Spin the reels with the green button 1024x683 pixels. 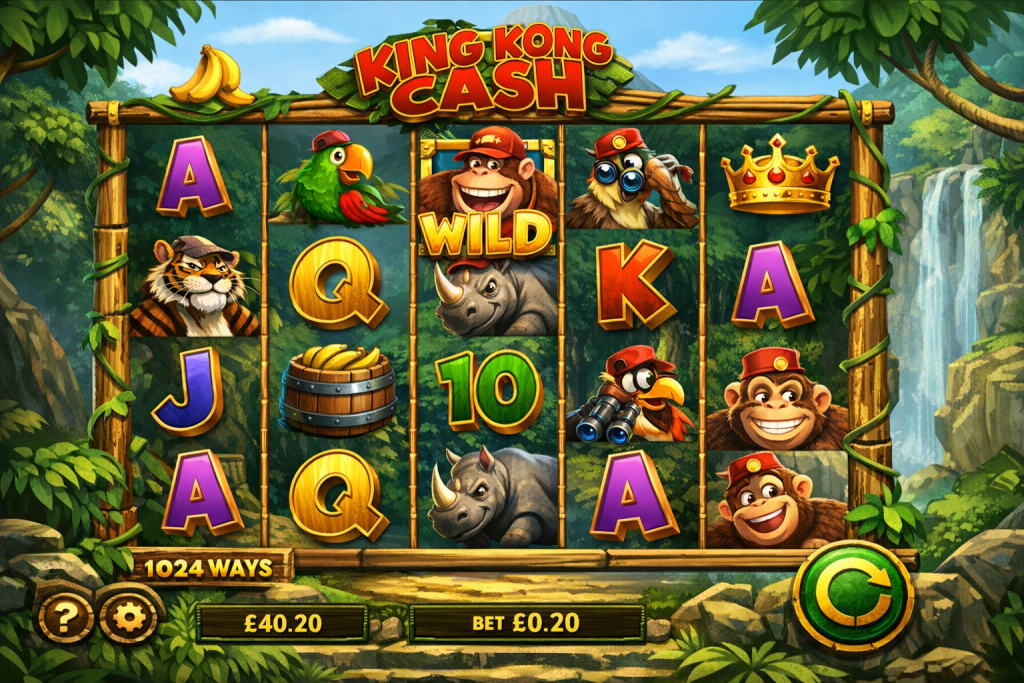(852, 597)
